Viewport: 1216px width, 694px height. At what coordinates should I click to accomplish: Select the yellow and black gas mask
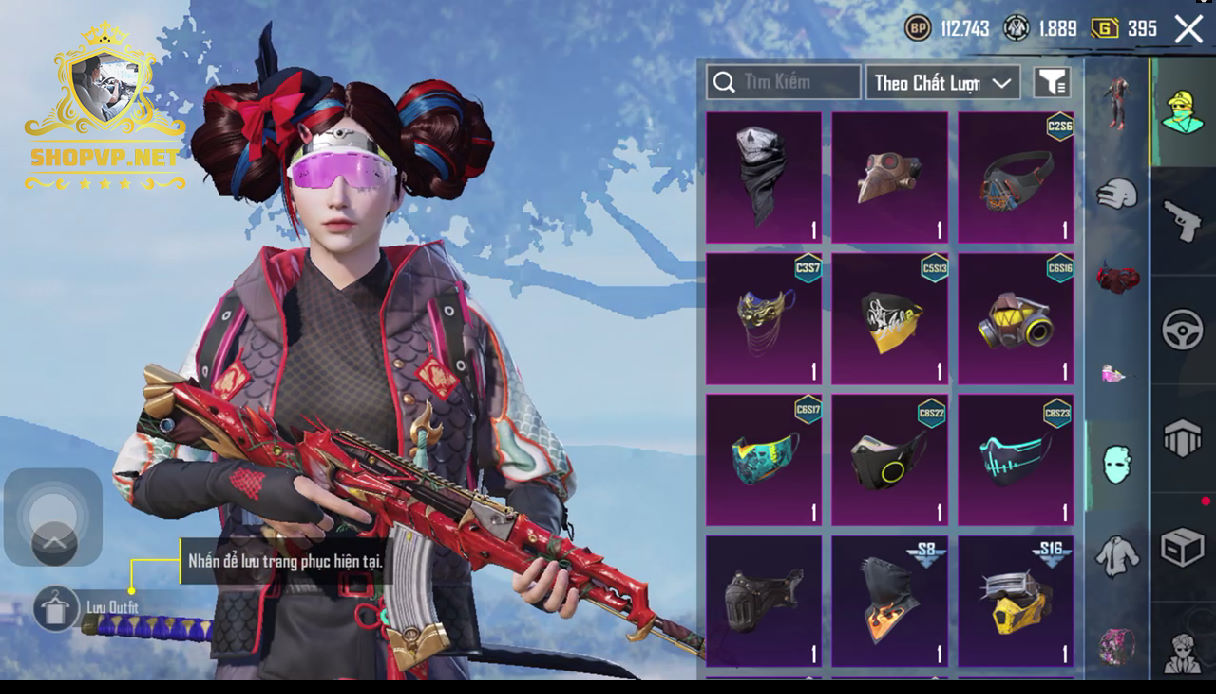pos(1015,318)
